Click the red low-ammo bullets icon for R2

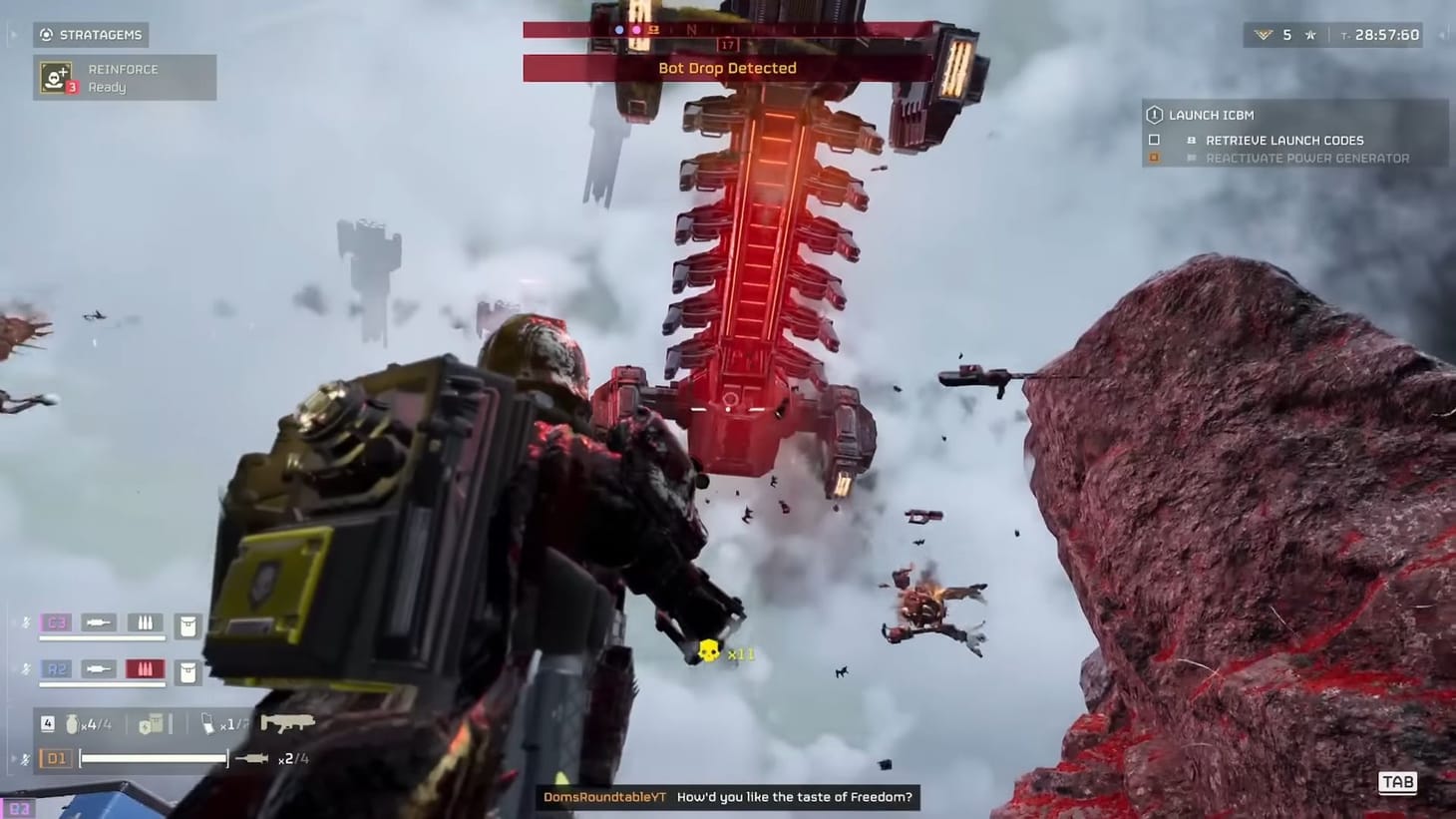click(x=146, y=669)
